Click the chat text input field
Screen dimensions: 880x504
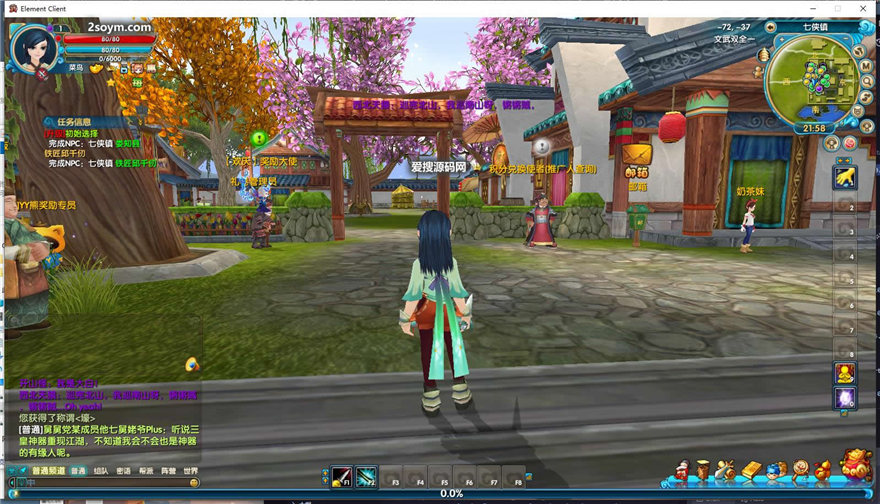[x=100, y=482]
